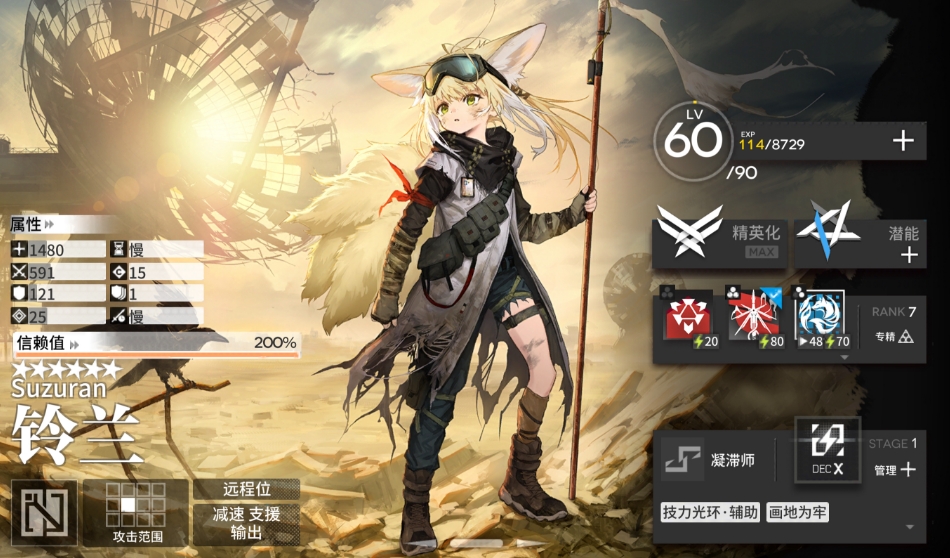The height and width of the screenshot is (558, 950).
Task: Show the 技力光环·辅助 talent description
Action: click(710, 513)
